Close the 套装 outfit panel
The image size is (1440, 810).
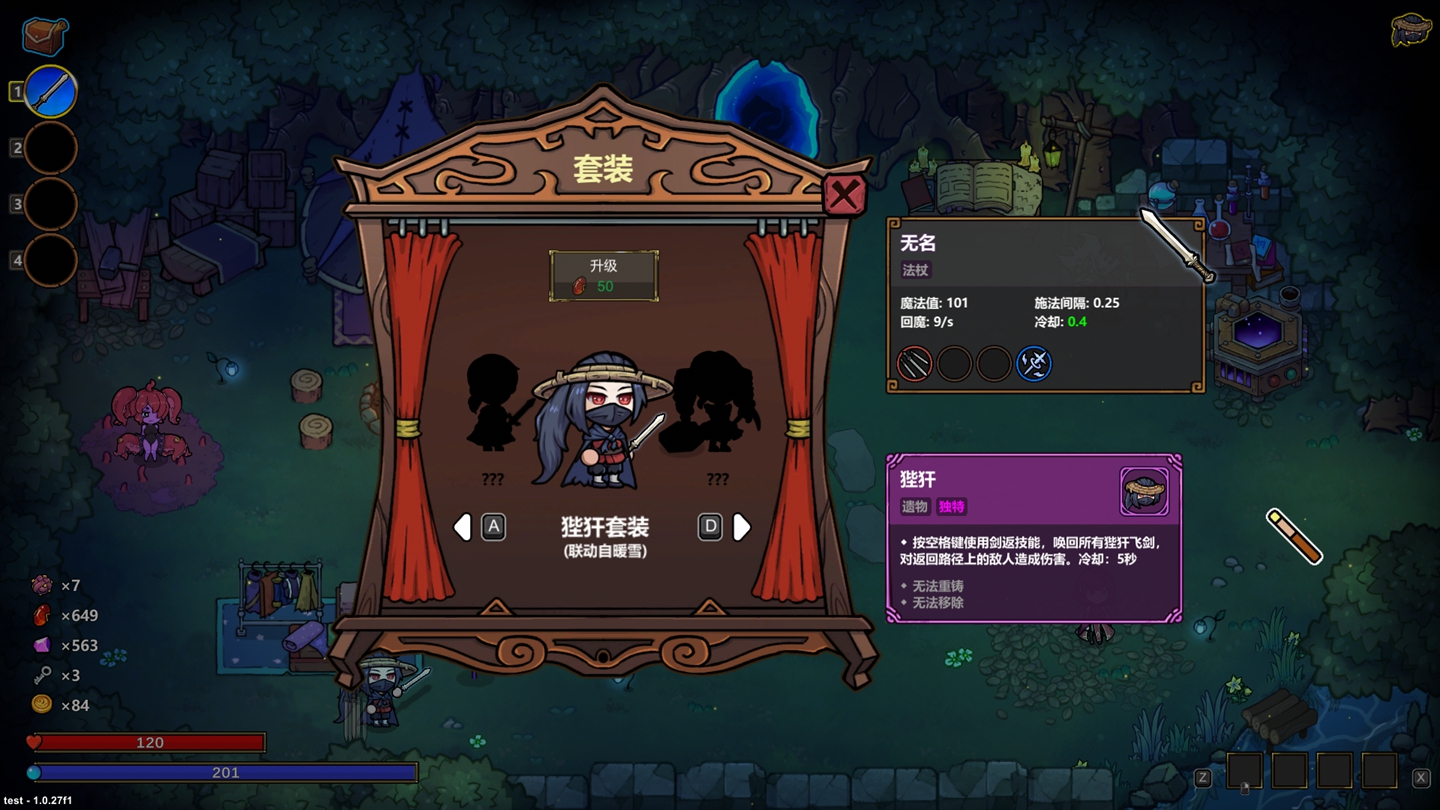843,196
